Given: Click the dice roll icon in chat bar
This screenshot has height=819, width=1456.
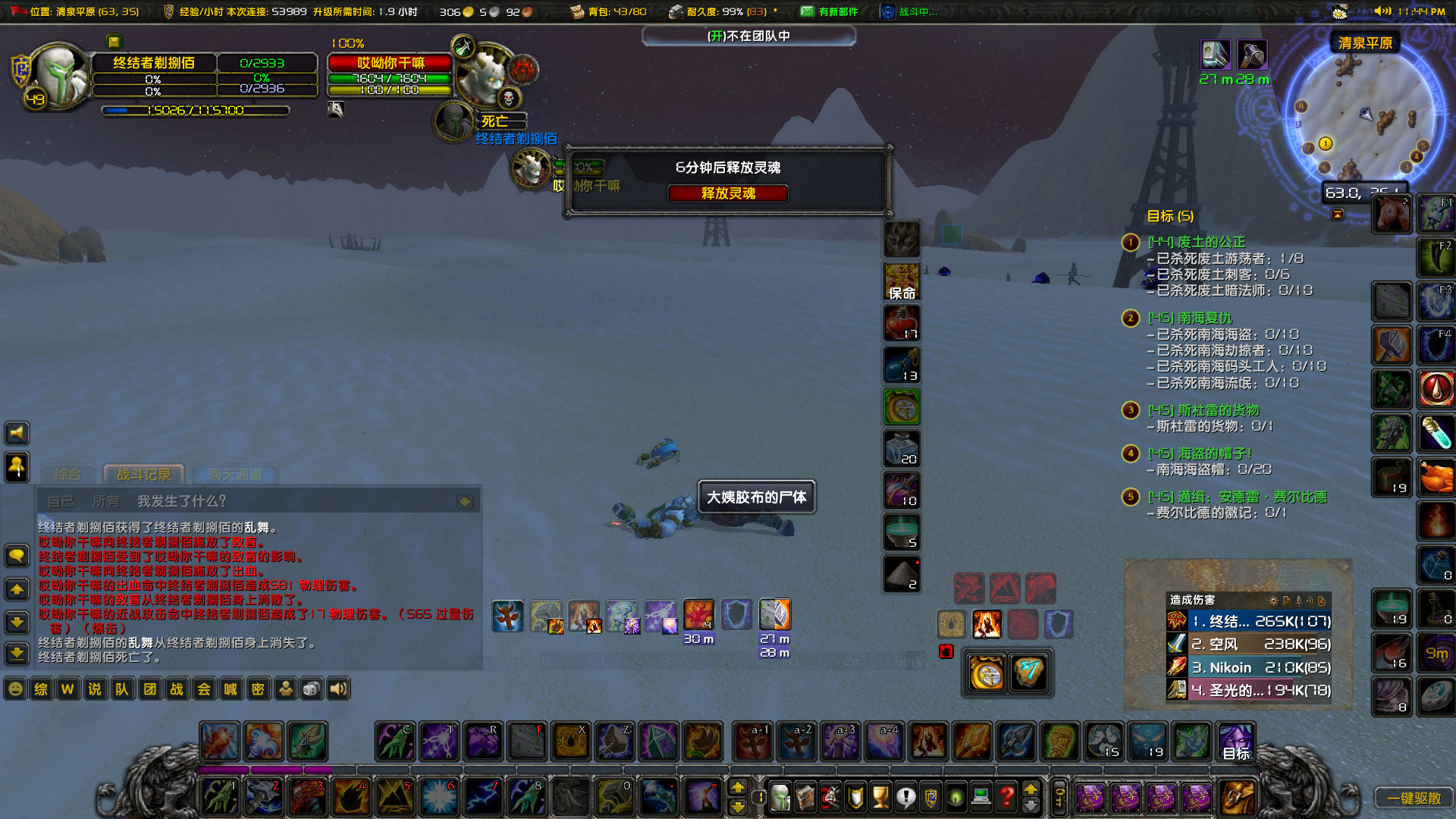Looking at the screenshot, I should pos(311,689).
